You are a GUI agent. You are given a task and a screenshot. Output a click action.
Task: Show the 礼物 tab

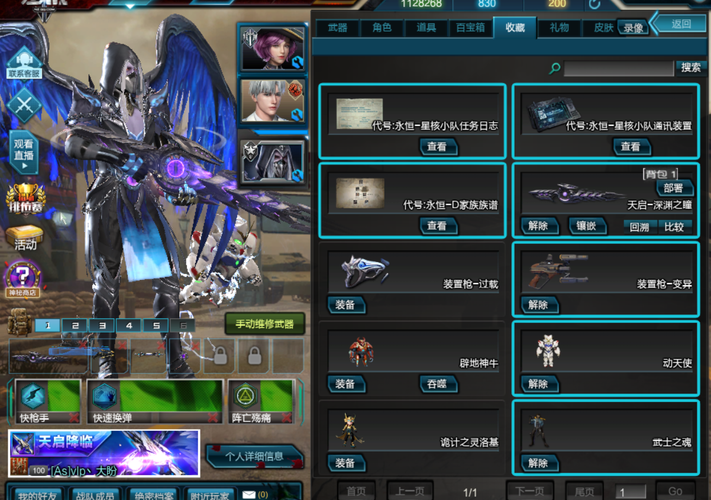point(558,28)
